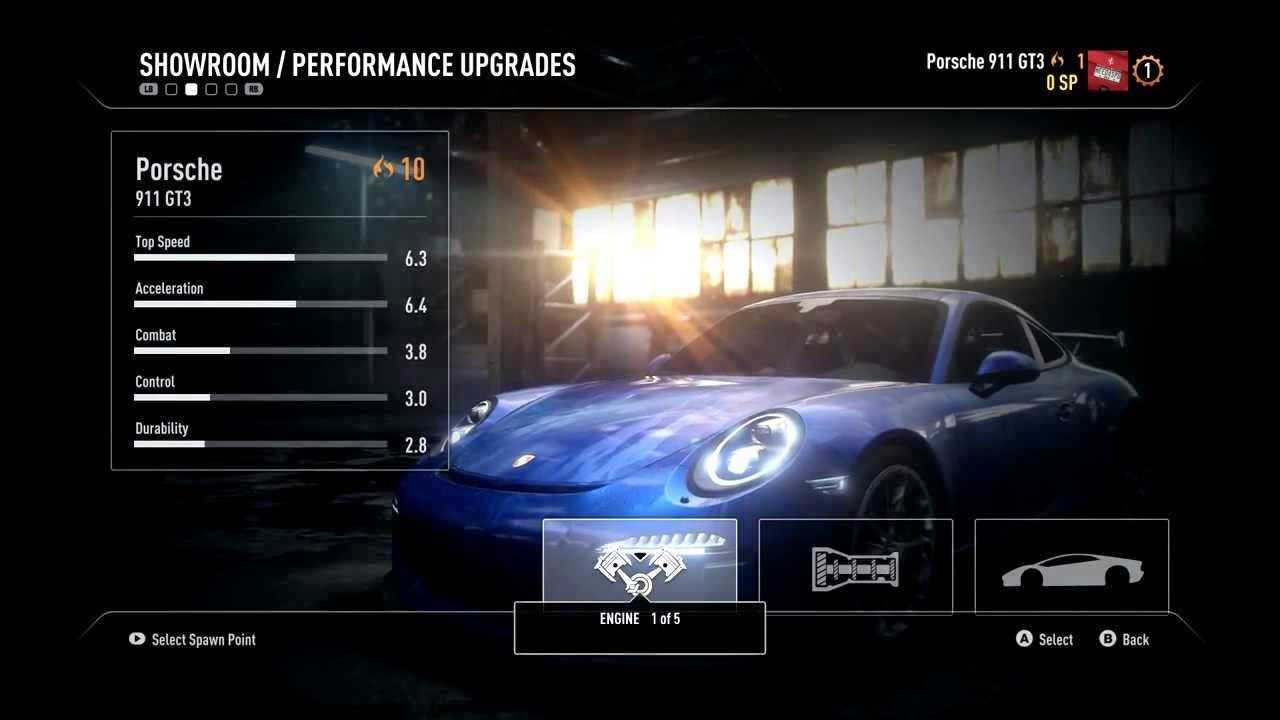Image resolution: width=1280 pixels, height=720 pixels.
Task: Open the Transmission upgrade category
Action: 857,565
